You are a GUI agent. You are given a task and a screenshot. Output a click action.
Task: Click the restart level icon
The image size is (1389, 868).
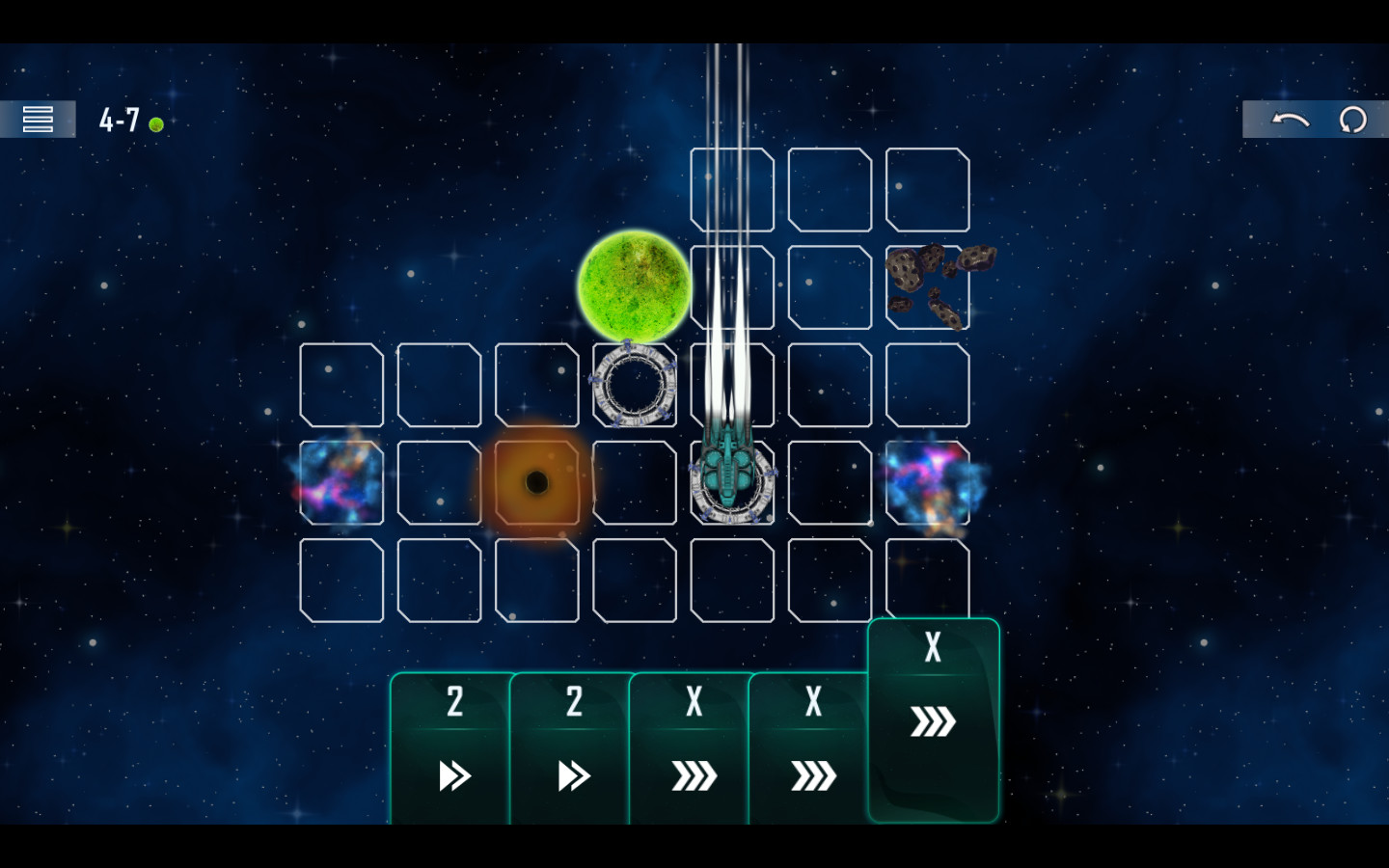tap(1354, 120)
